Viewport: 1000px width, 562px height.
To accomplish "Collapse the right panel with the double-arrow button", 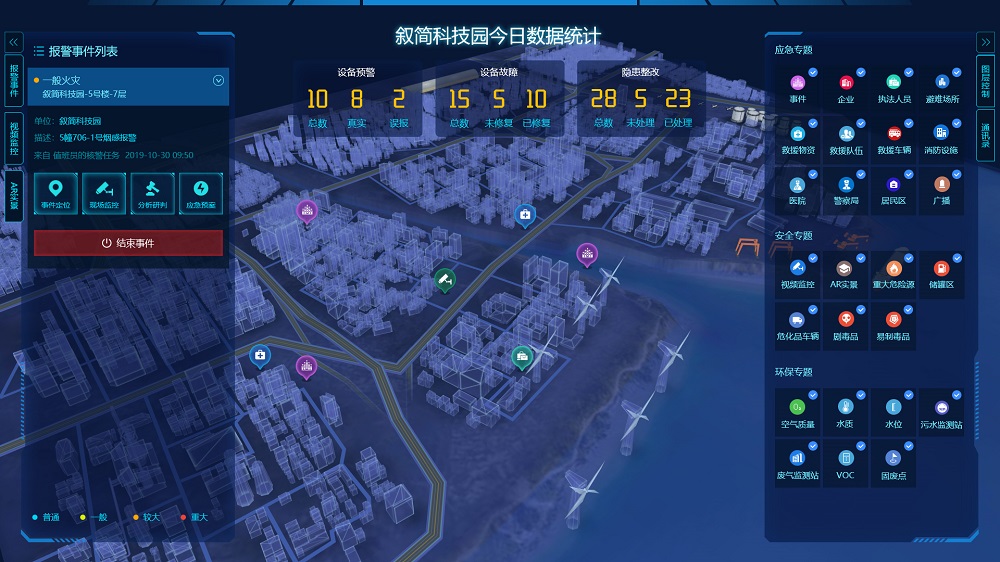I will 985,42.
